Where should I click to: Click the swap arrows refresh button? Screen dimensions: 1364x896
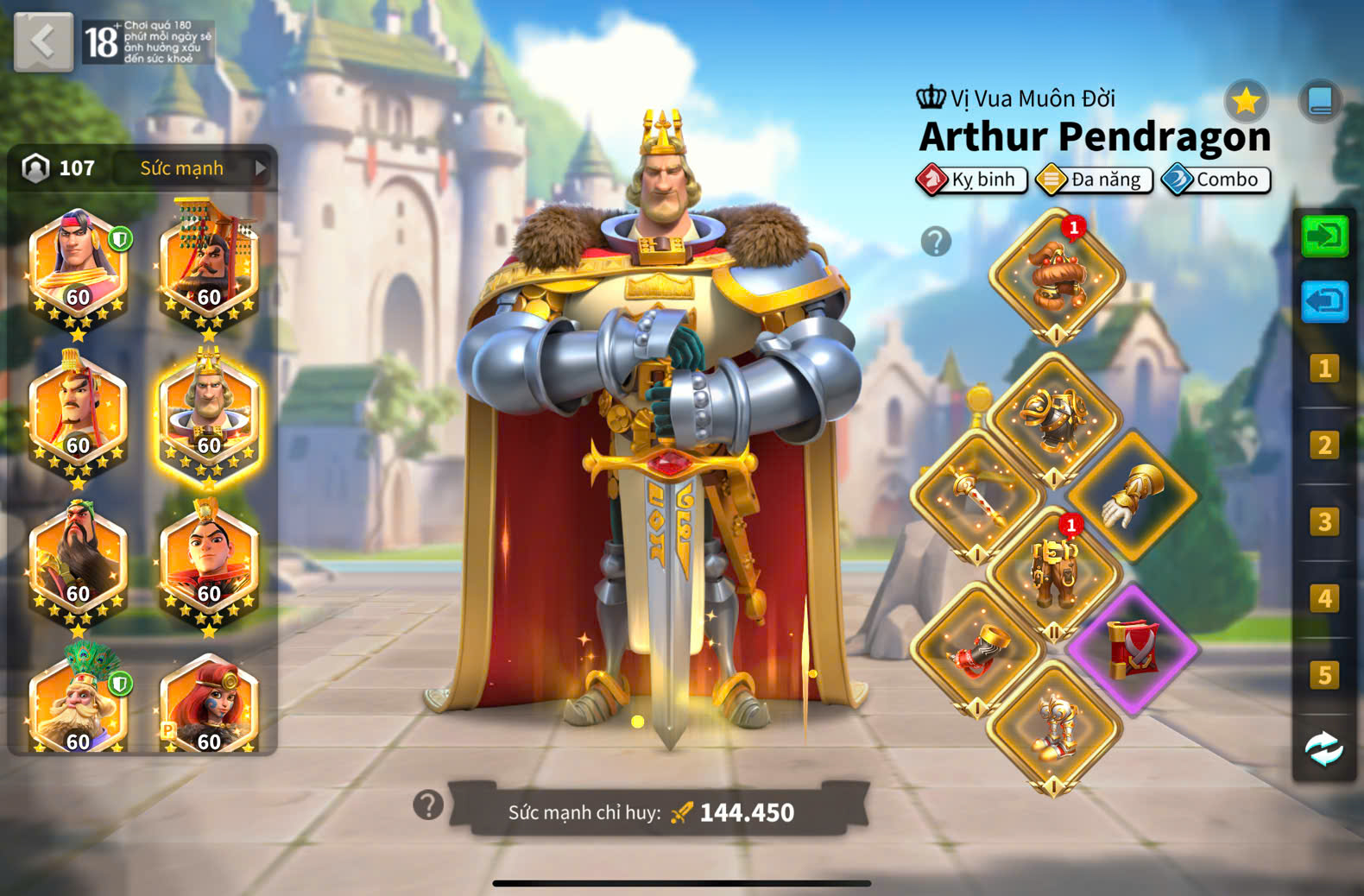(1323, 749)
